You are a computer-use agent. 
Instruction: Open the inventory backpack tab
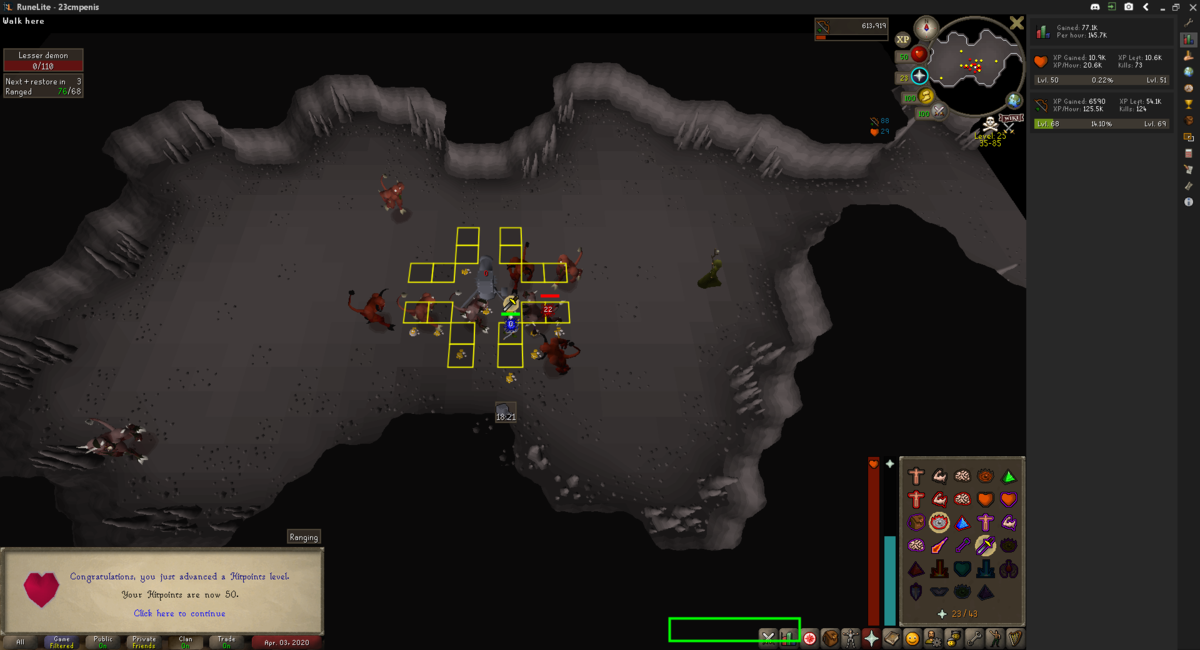pos(829,637)
